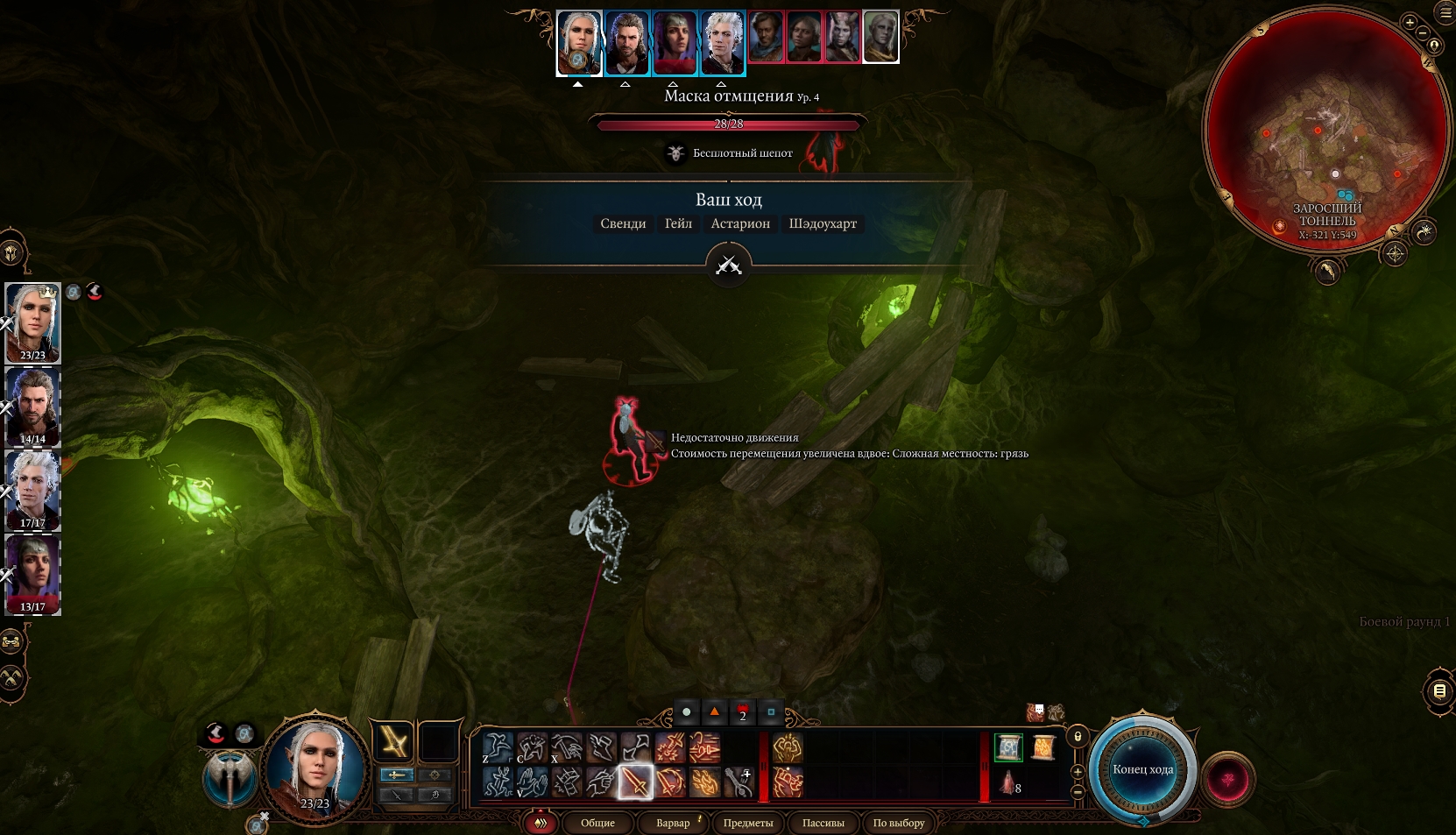
Task: Use the red potion with count 8
Action: click(x=1008, y=782)
